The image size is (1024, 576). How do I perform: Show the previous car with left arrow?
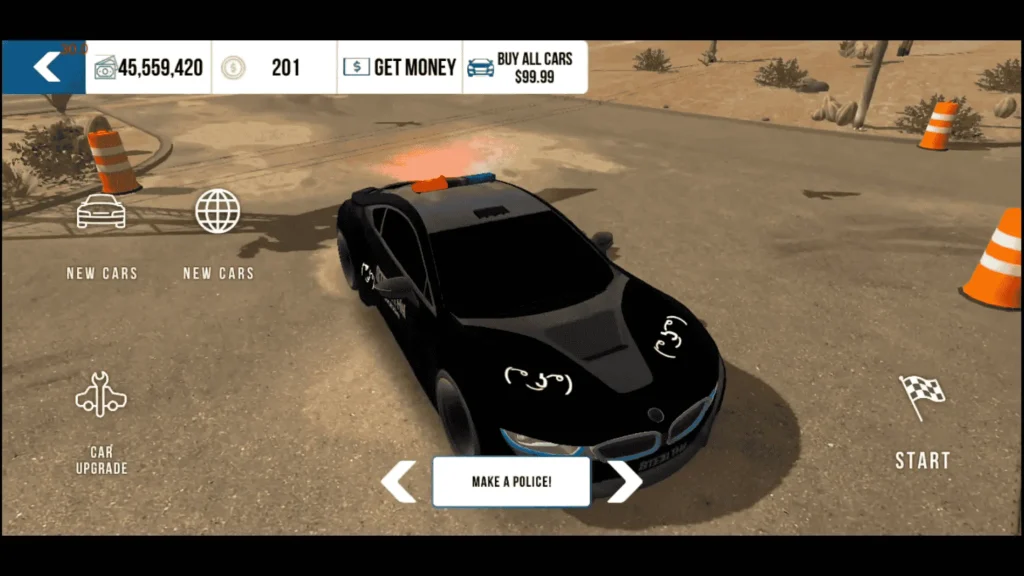click(398, 481)
